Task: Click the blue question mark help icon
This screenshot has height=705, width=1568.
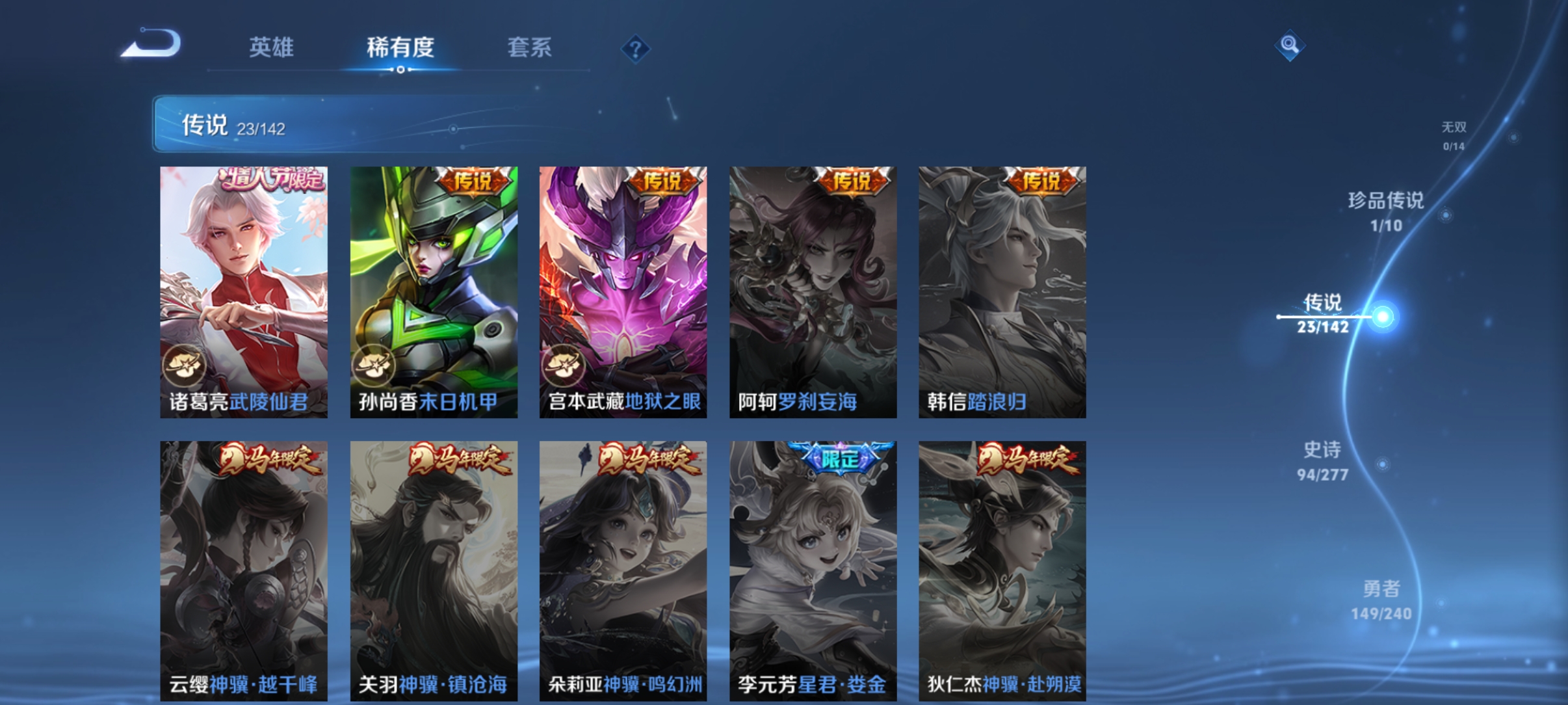Action: coord(635,47)
